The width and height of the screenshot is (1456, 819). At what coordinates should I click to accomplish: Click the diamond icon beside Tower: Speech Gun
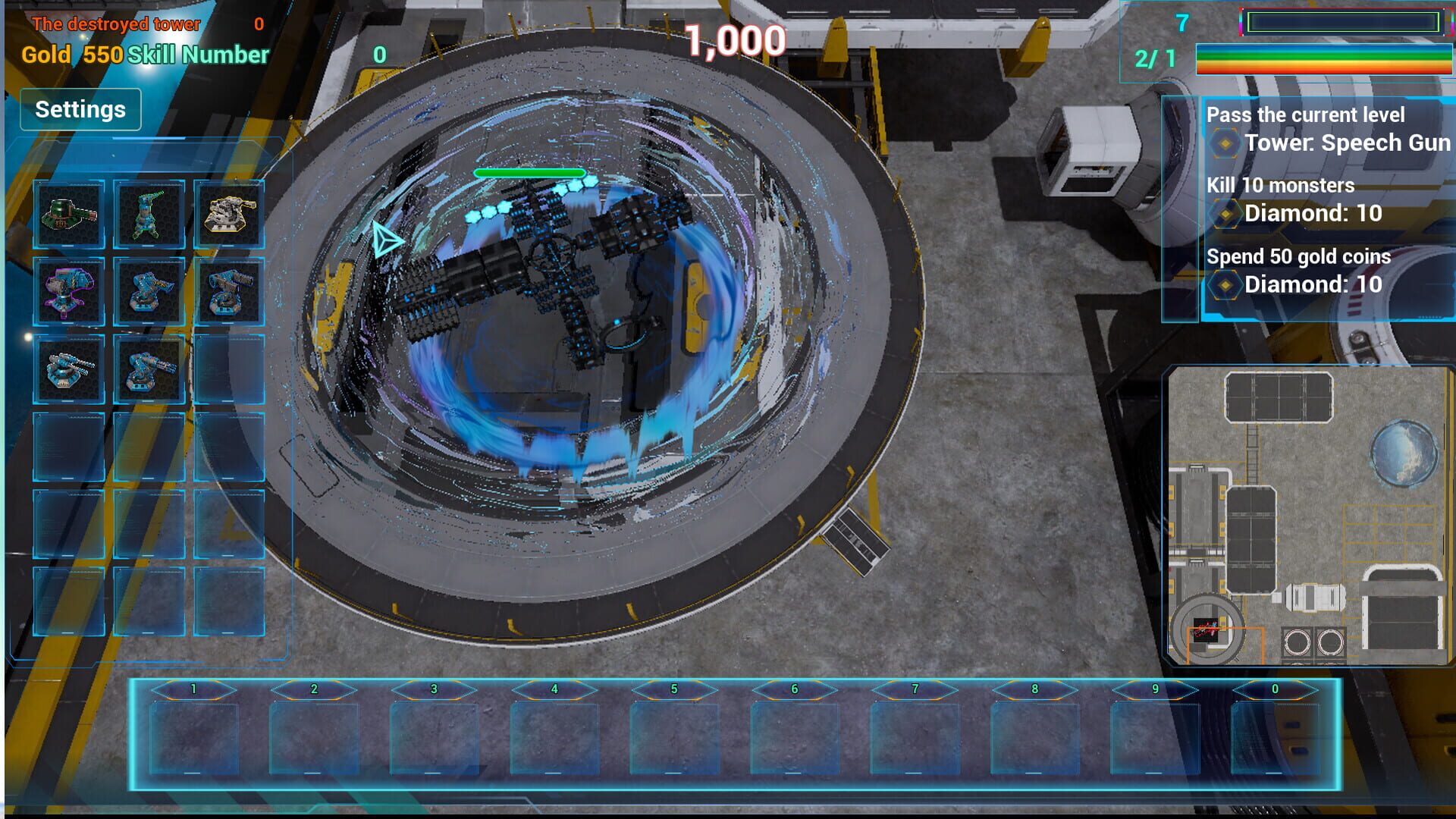click(1225, 142)
